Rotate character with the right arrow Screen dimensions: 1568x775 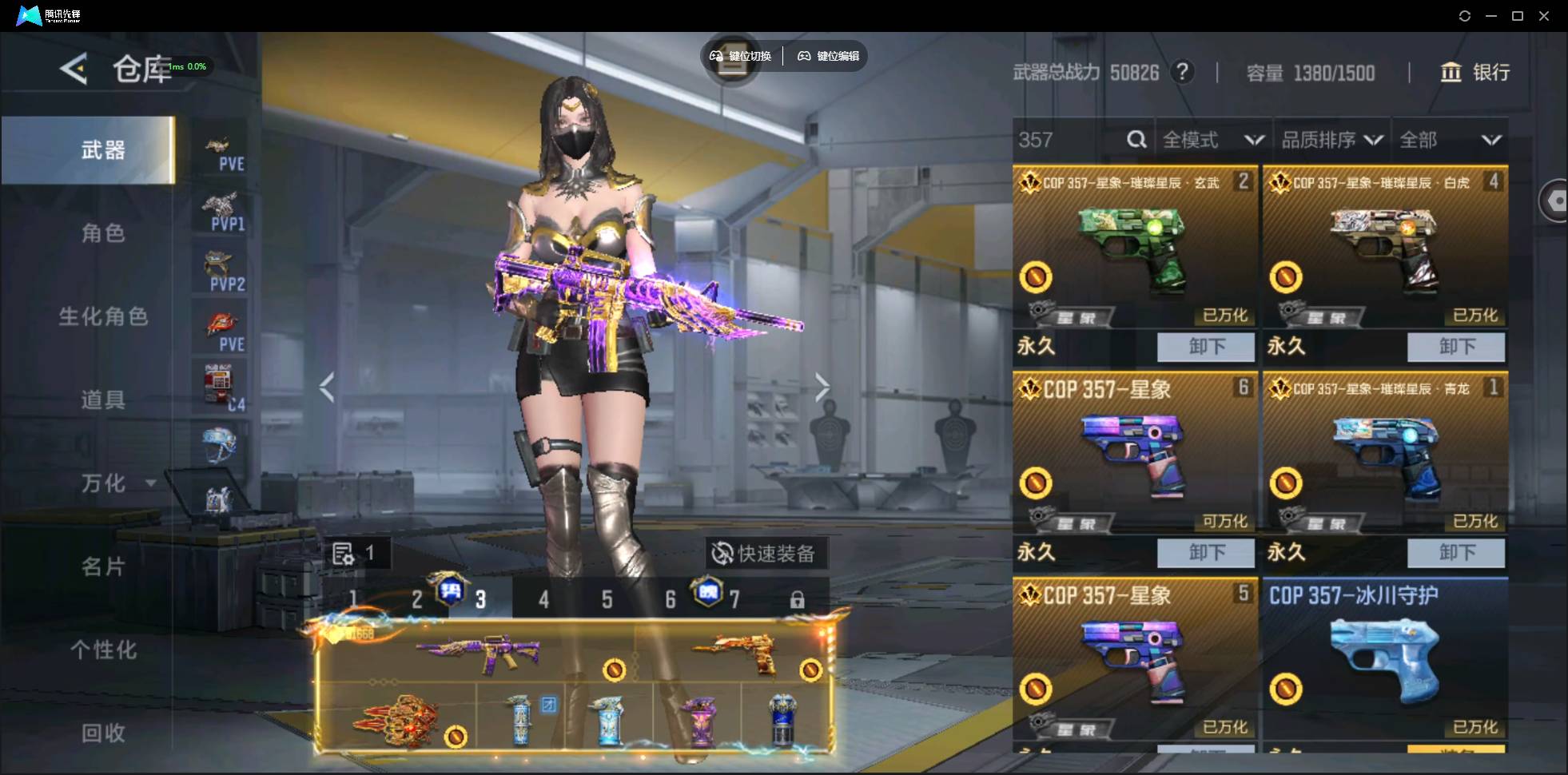(x=822, y=387)
